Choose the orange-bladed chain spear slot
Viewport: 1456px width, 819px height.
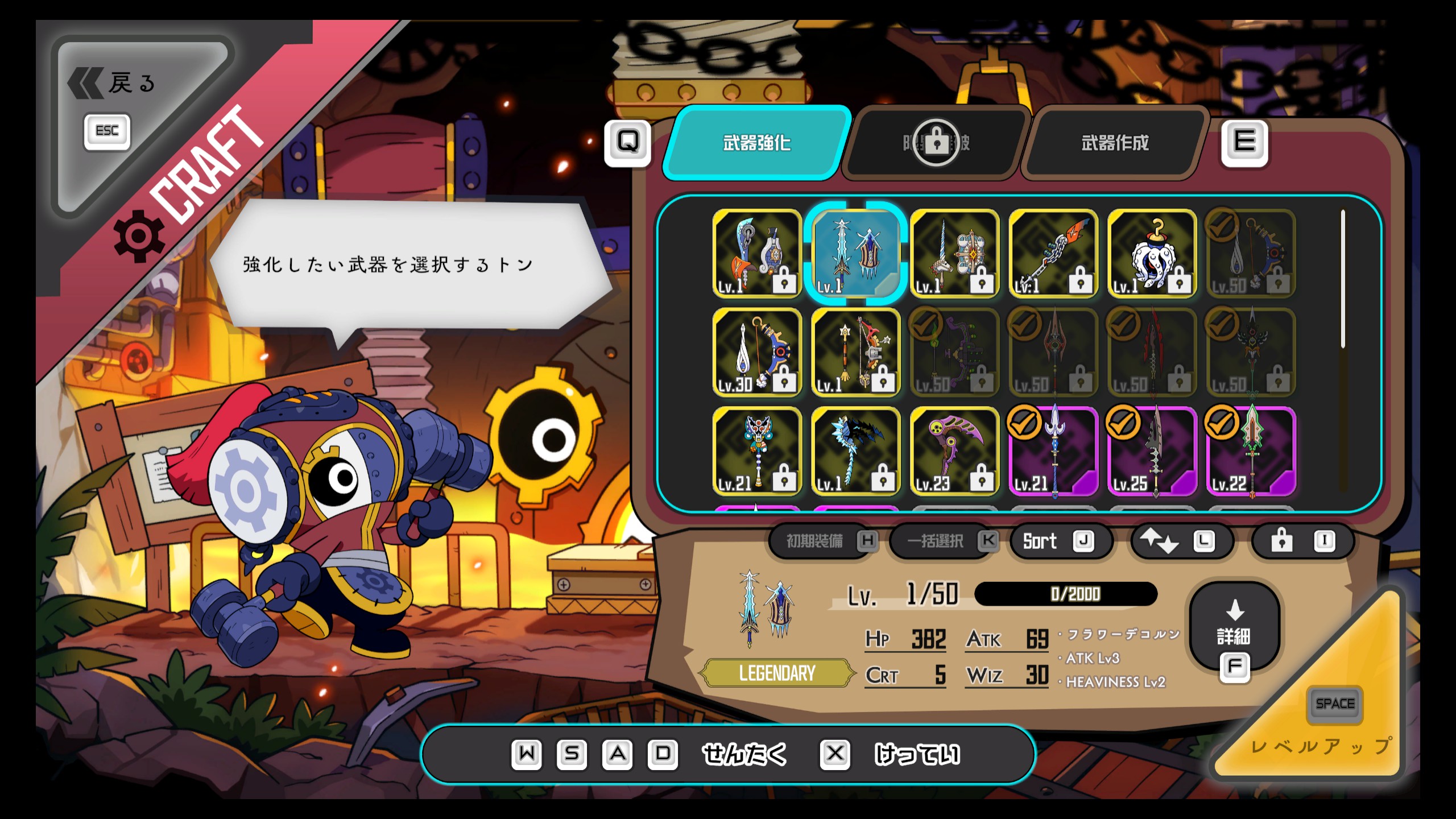[1053, 254]
